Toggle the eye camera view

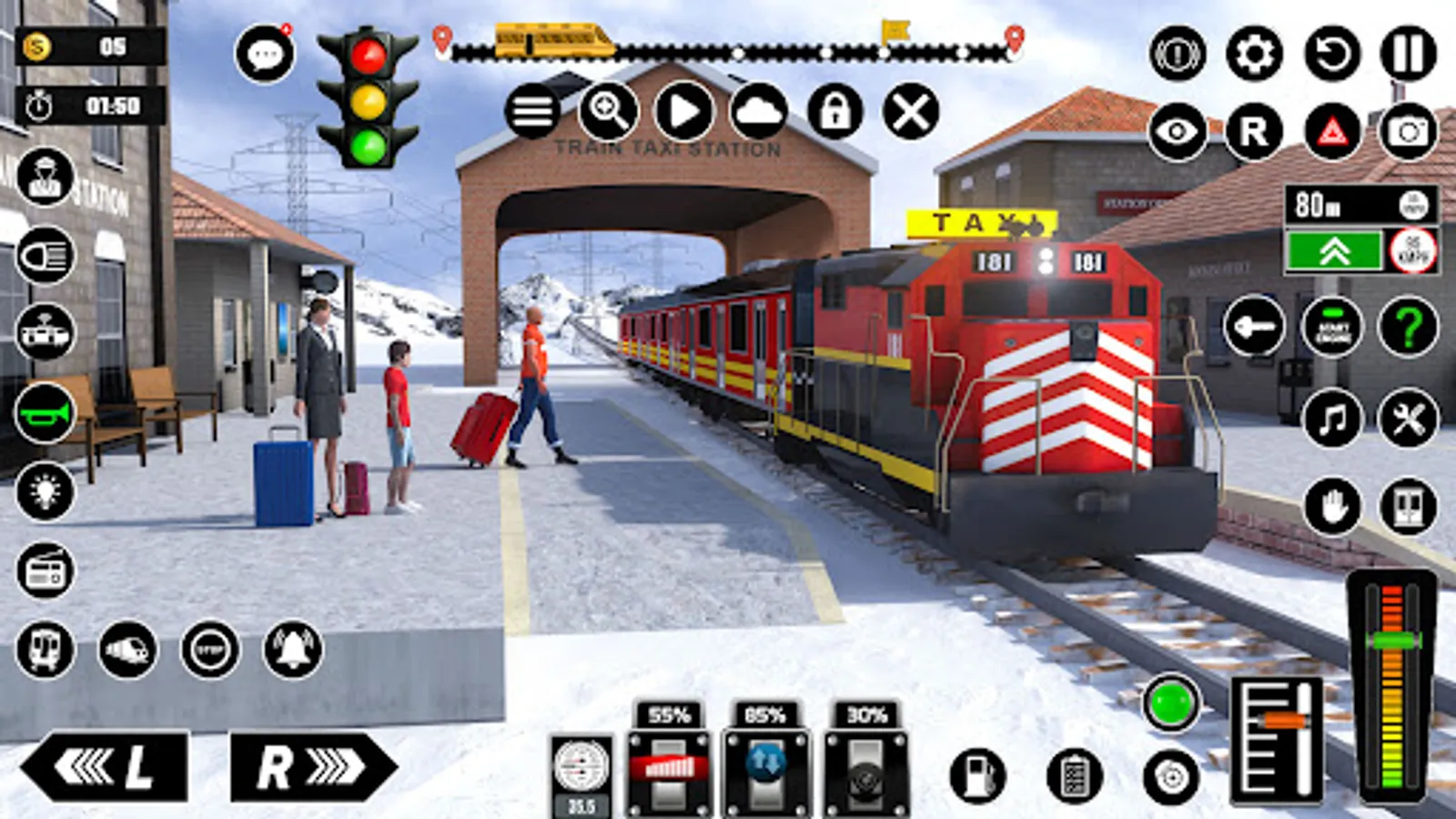point(1178,132)
